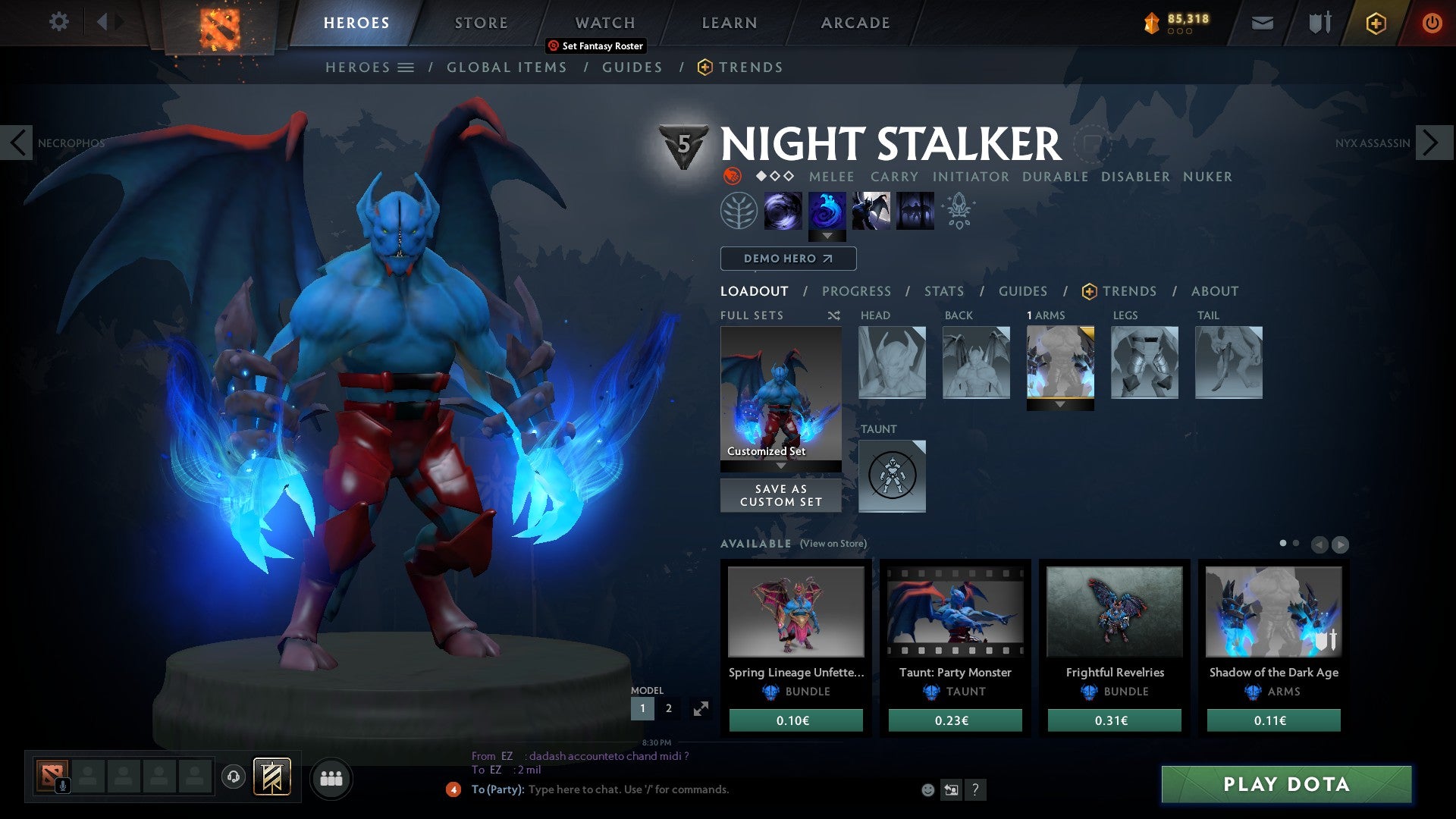Expand the ability details chevron below abilities
This screenshot has height=819, width=1456.
[827, 236]
